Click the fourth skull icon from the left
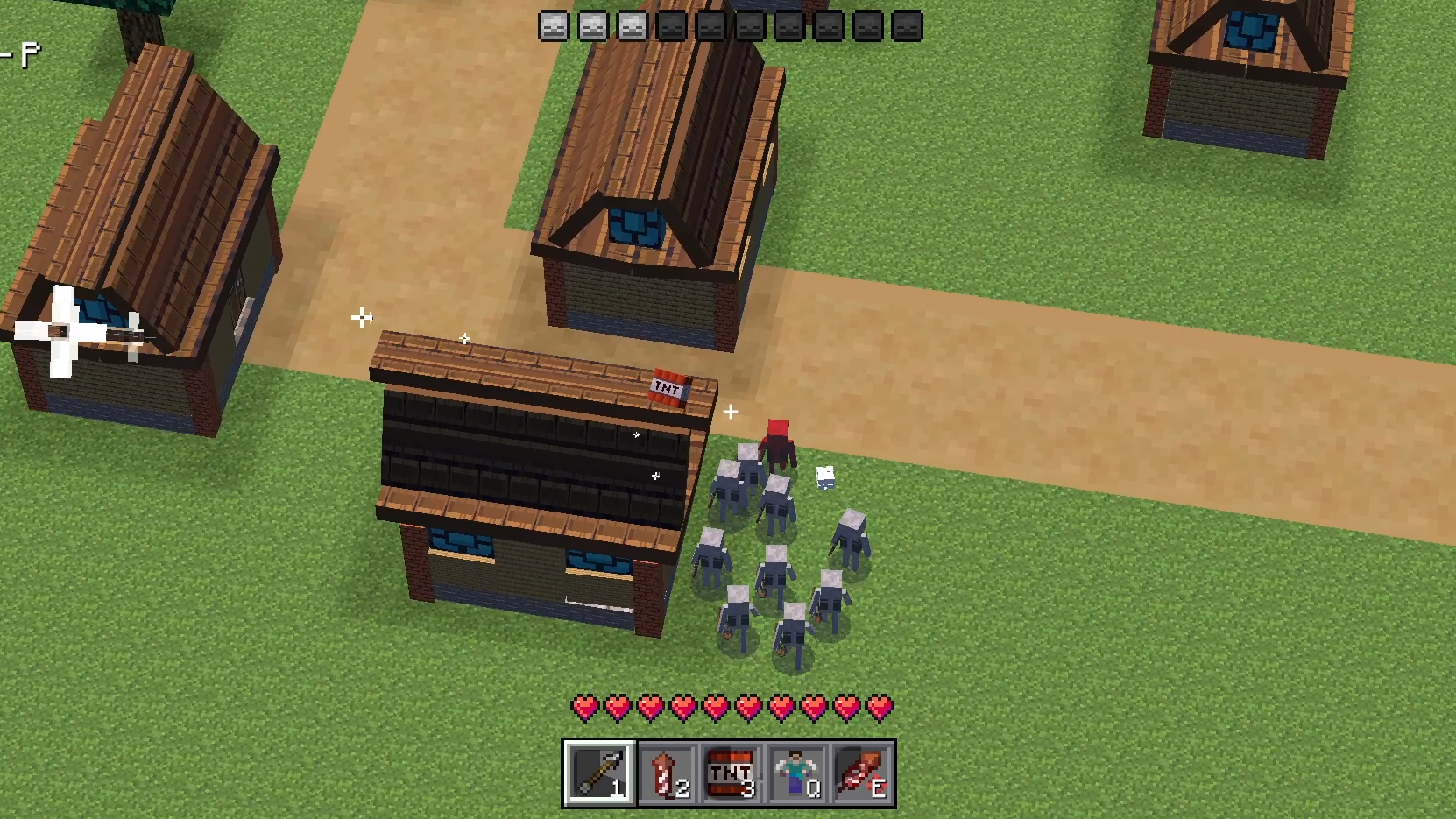 (x=670, y=25)
